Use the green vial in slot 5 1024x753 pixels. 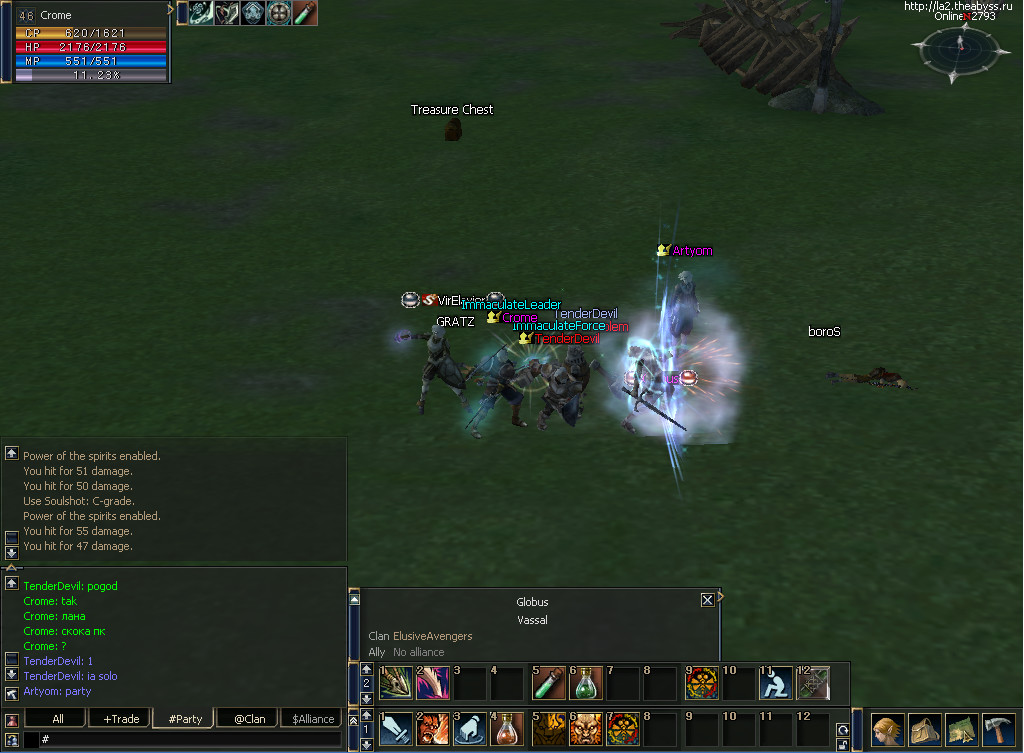tap(548, 683)
